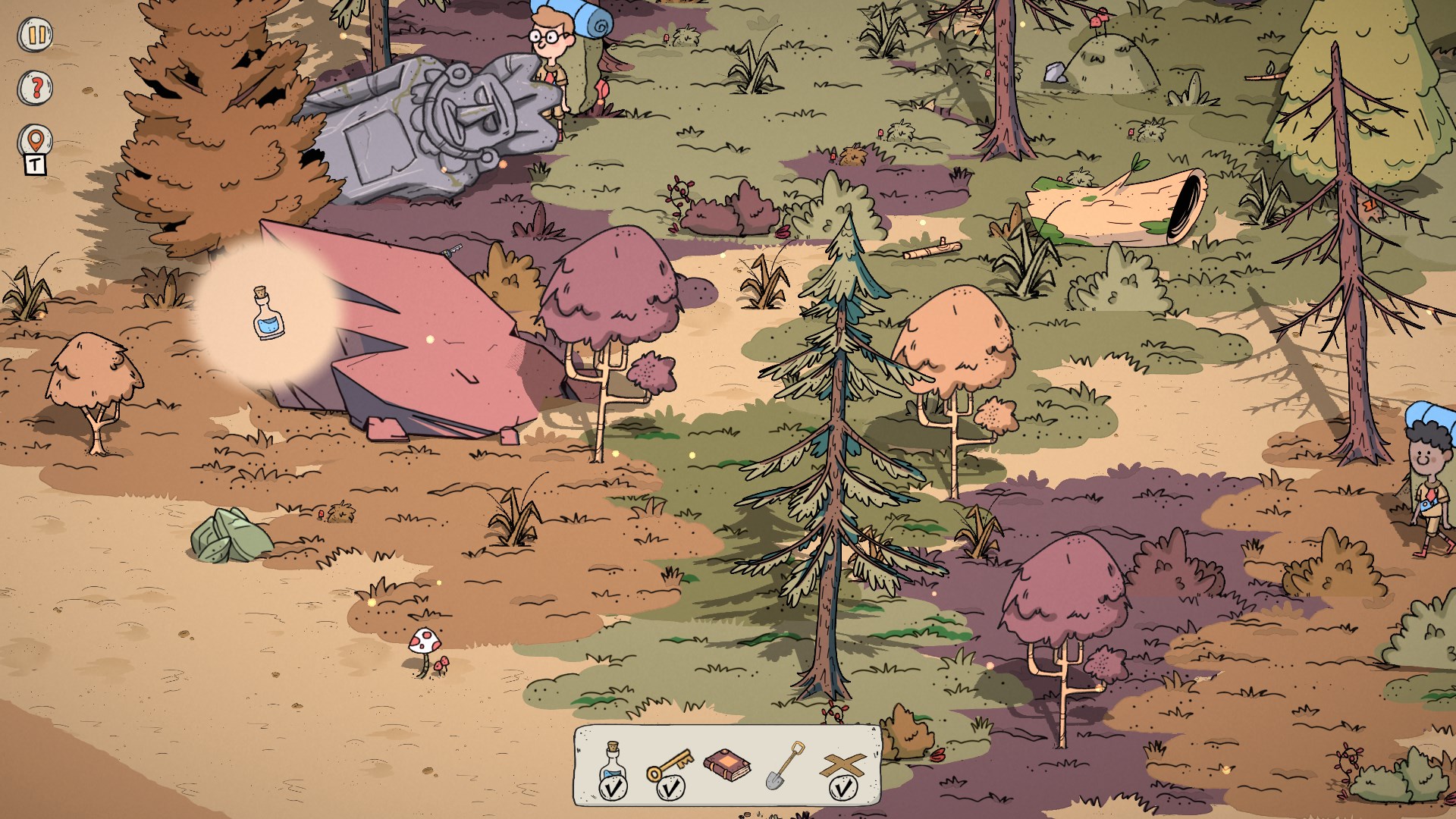Screen dimensions: 1456x819
Task: Open the question mark hint button
Action: tap(35, 88)
